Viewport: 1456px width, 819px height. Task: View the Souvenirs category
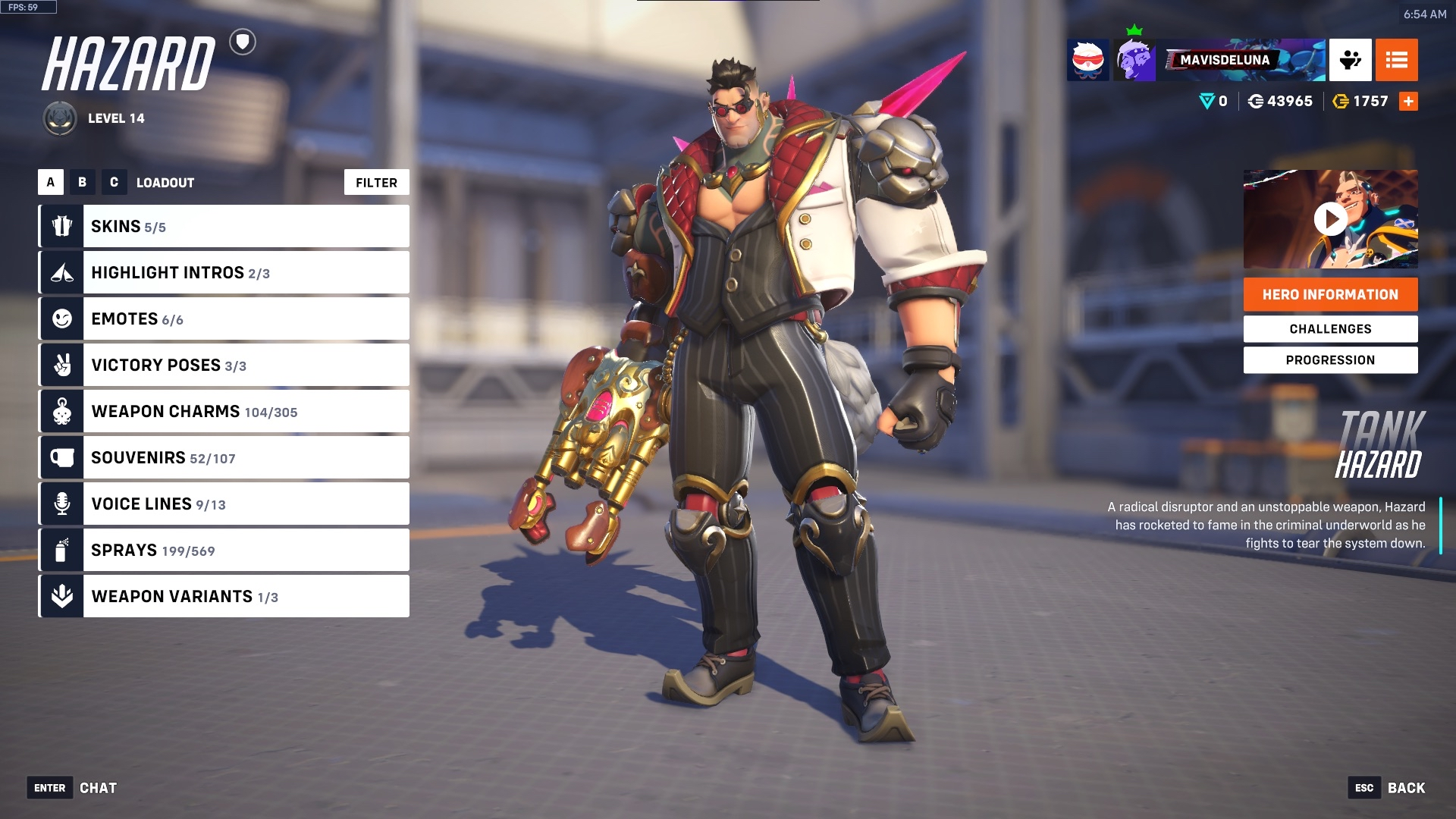(224, 457)
